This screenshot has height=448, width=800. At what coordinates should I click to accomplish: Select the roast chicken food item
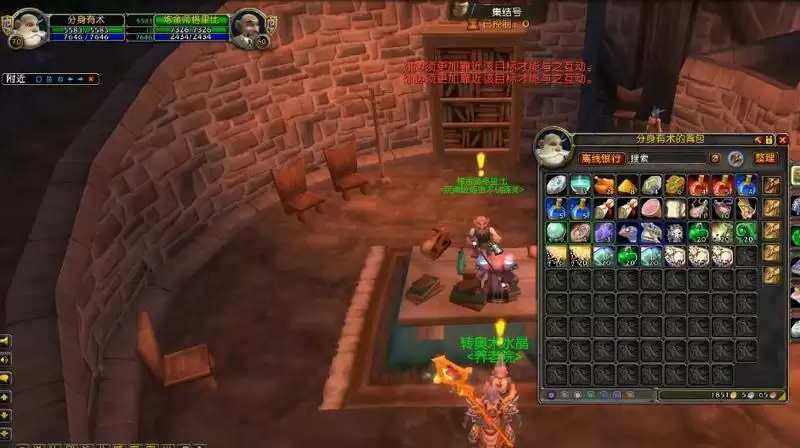click(x=603, y=185)
